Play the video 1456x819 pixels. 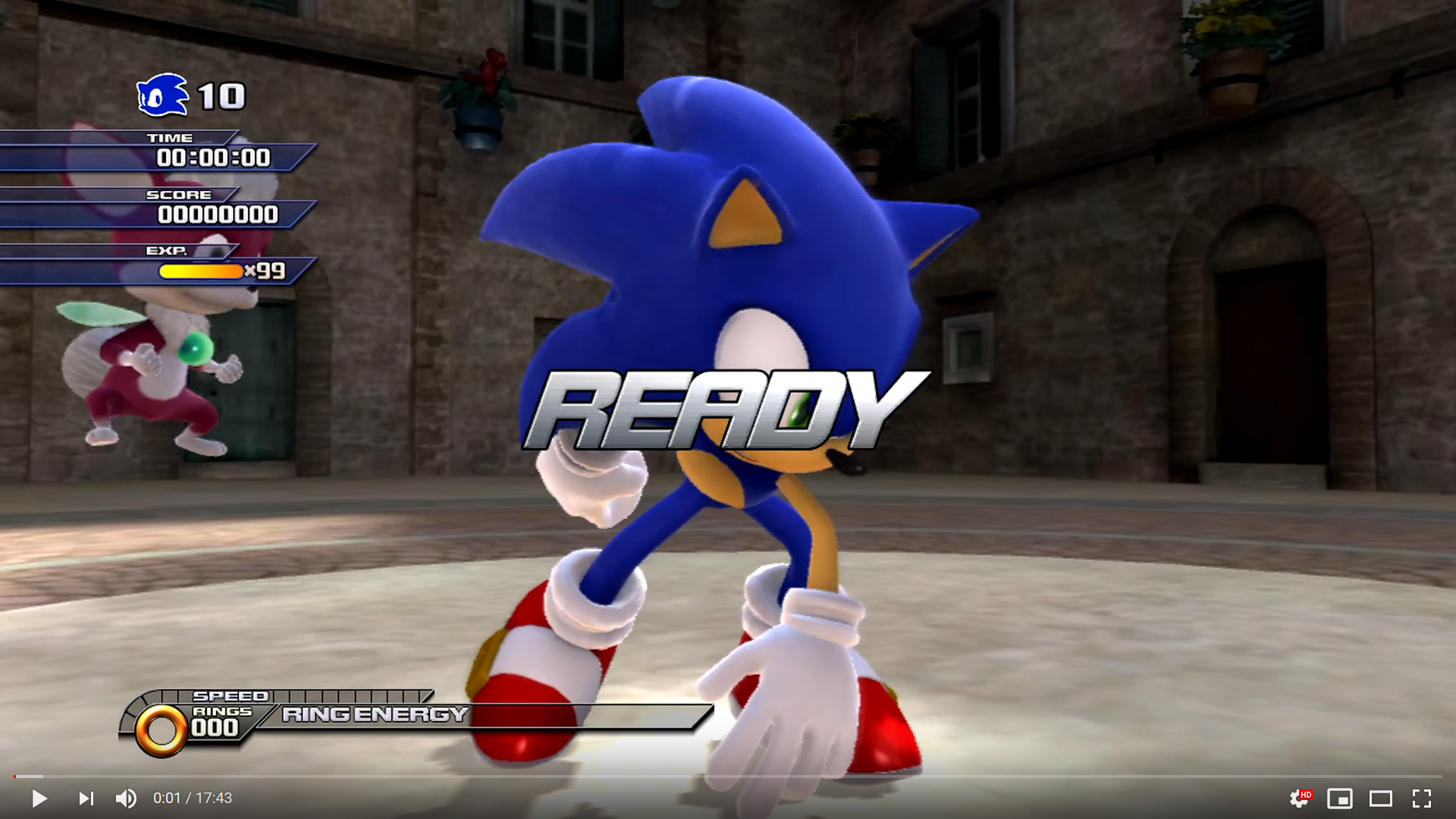[x=39, y=798]
